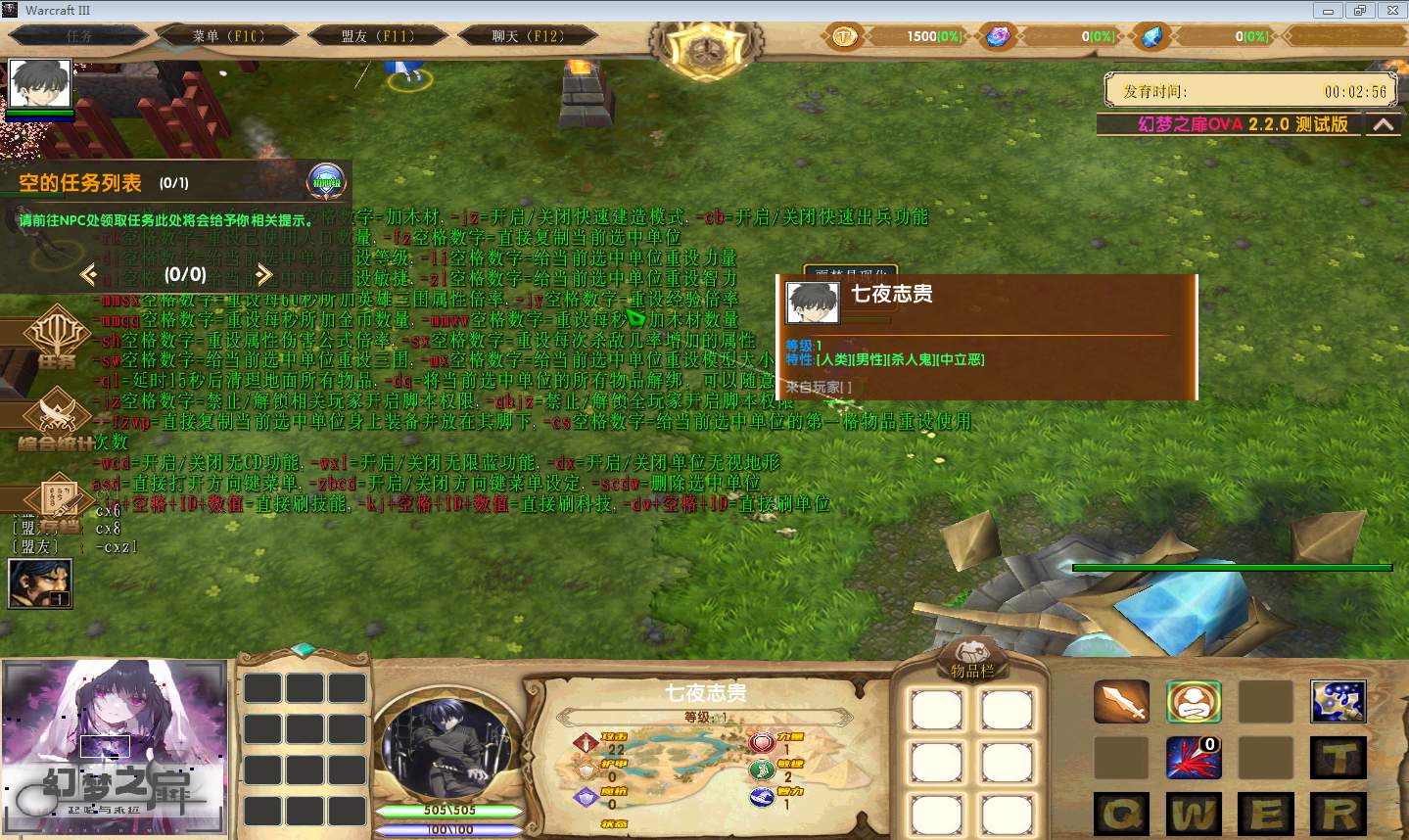Go to the previous quest list page
Image resolution: width=1409 pixels, height=840 pixels.
click(89, 274)
